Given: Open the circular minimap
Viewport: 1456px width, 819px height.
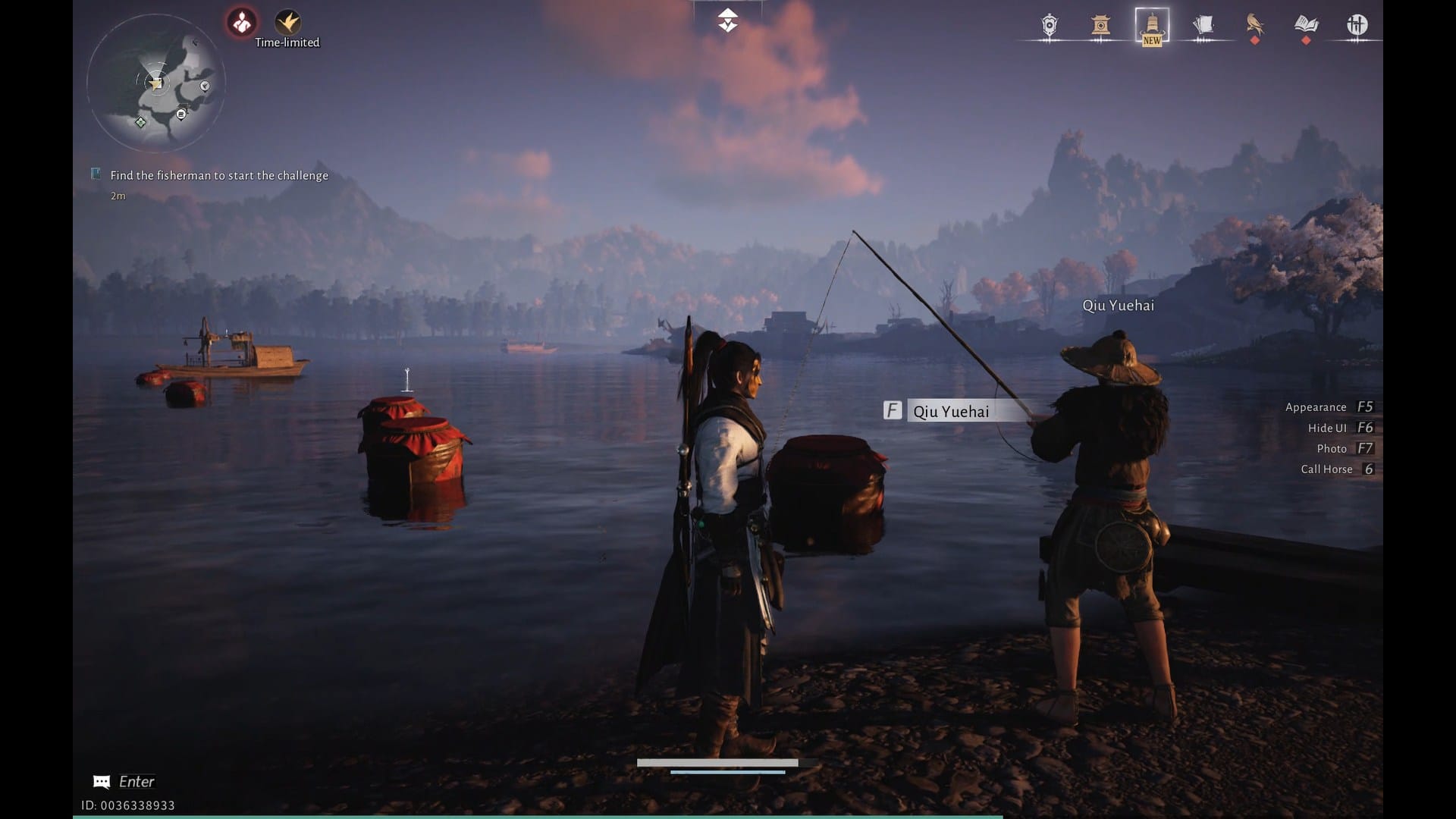Looking at the screenshot, I should (155, 83).
